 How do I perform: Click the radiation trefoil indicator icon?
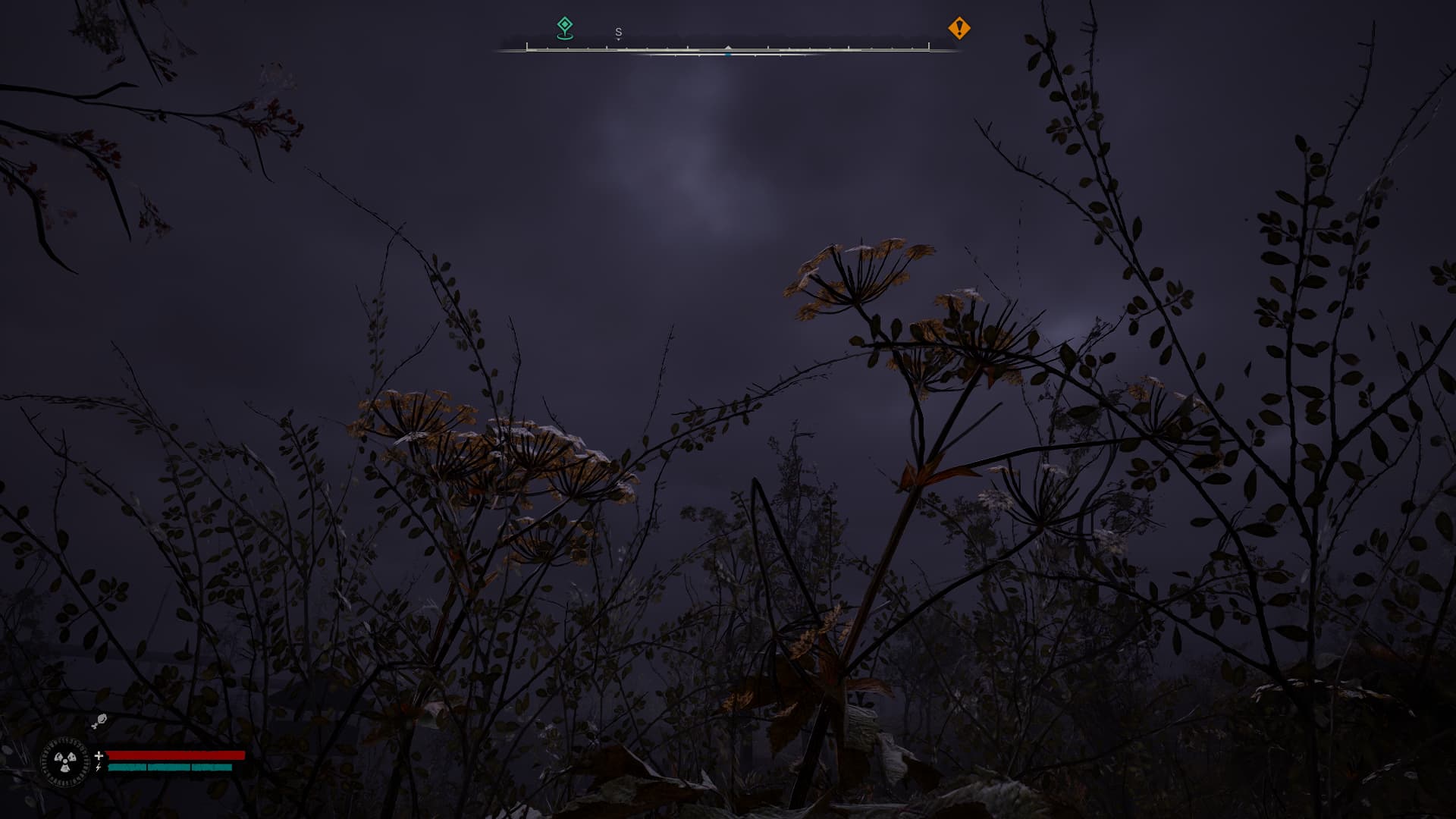click(x=65, y=761)
